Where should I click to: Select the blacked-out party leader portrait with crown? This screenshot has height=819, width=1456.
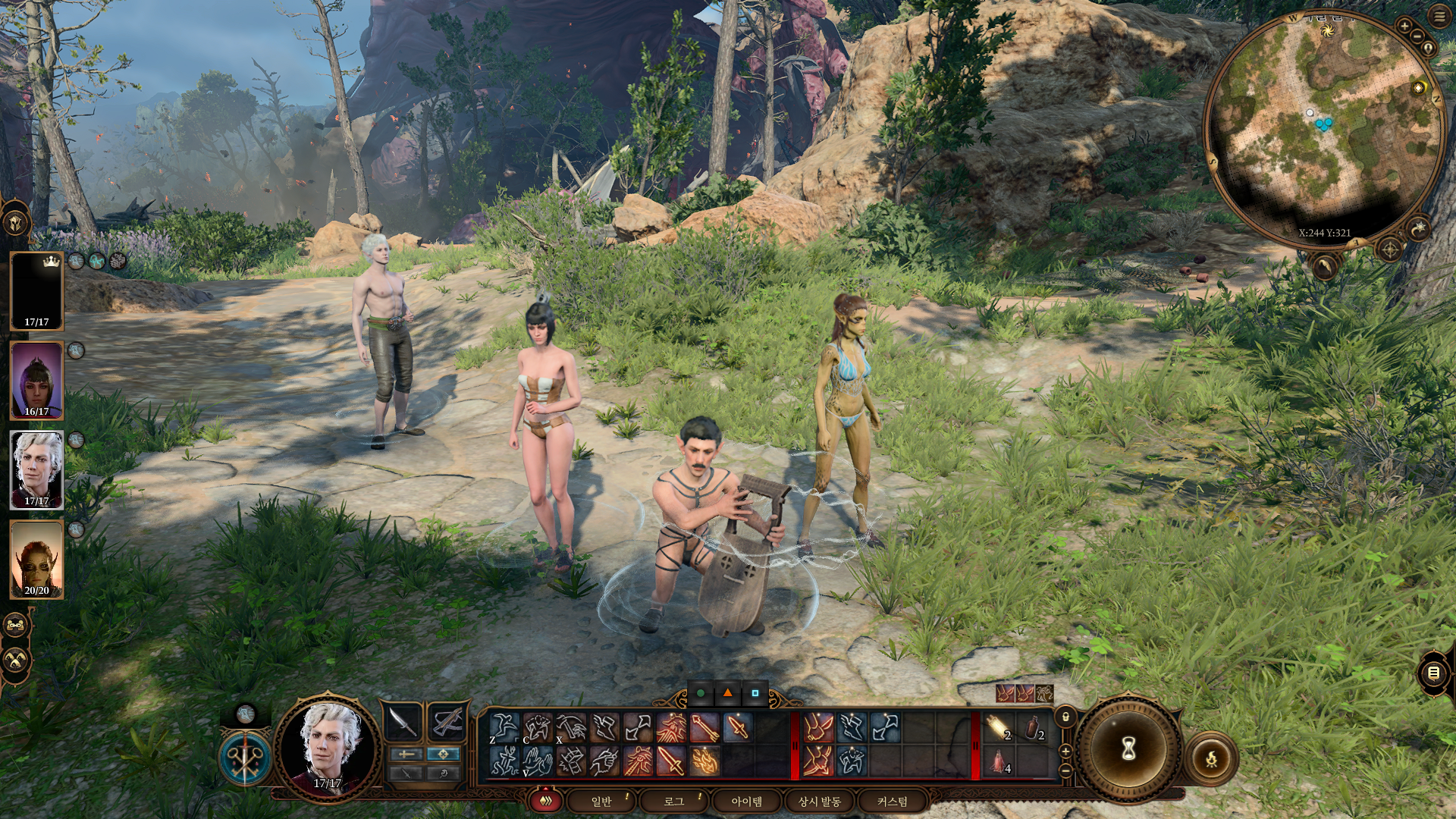click(36, 290)
